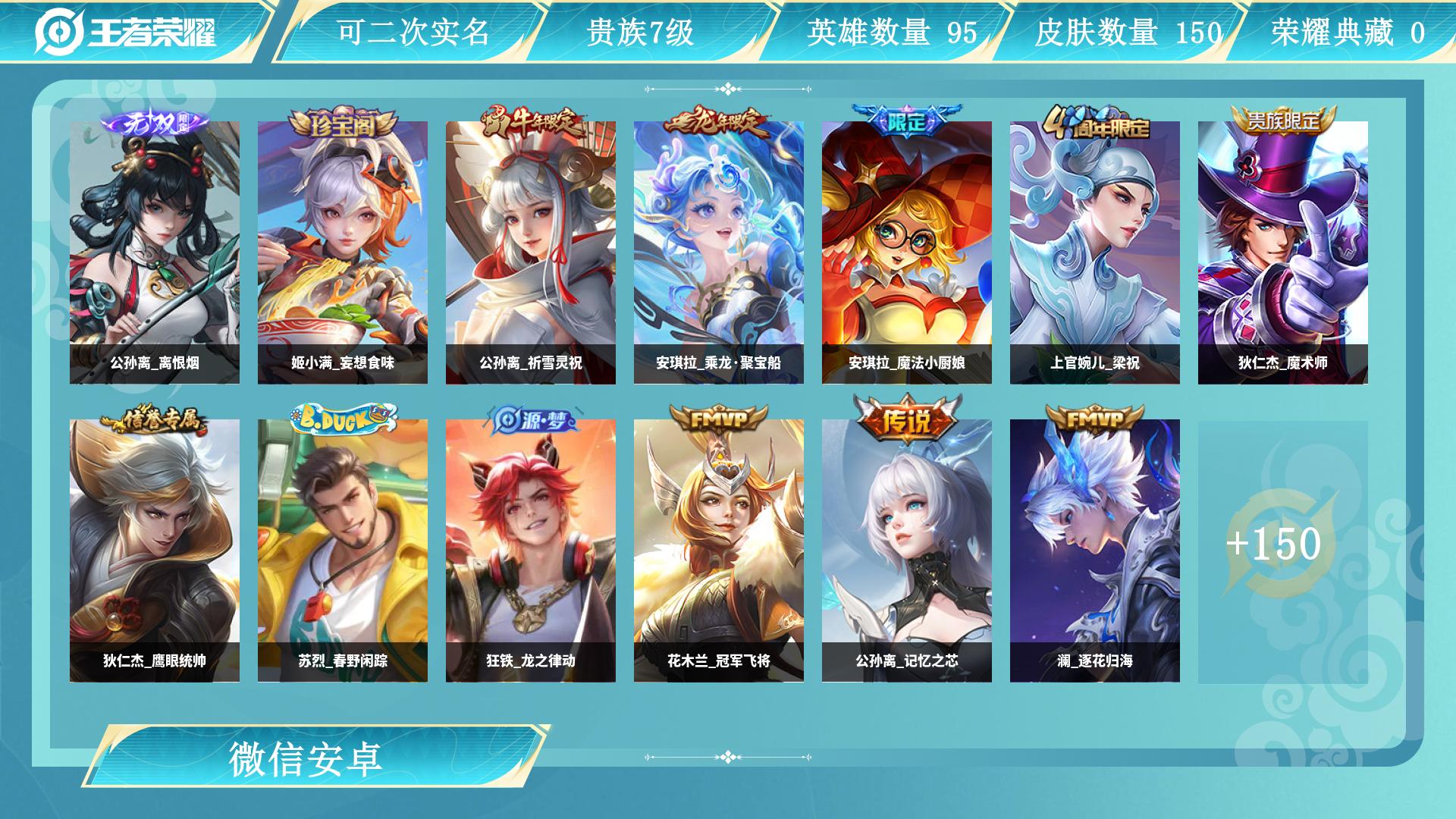Click the 贵族7级 header tab
The width and height of the screenshot is (1456, 819).
click(641, 33)
